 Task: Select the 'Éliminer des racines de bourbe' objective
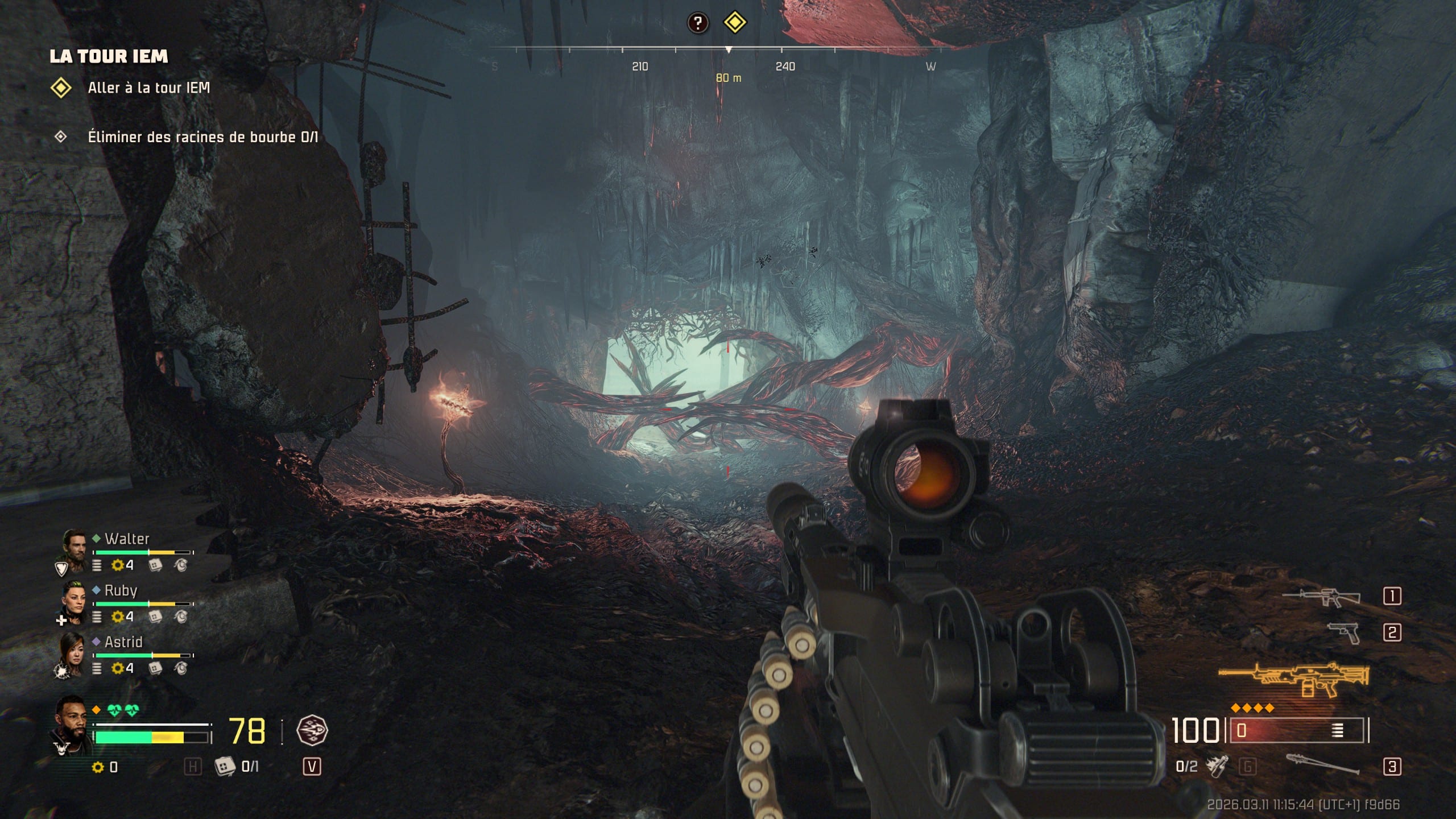click(202, 137)
